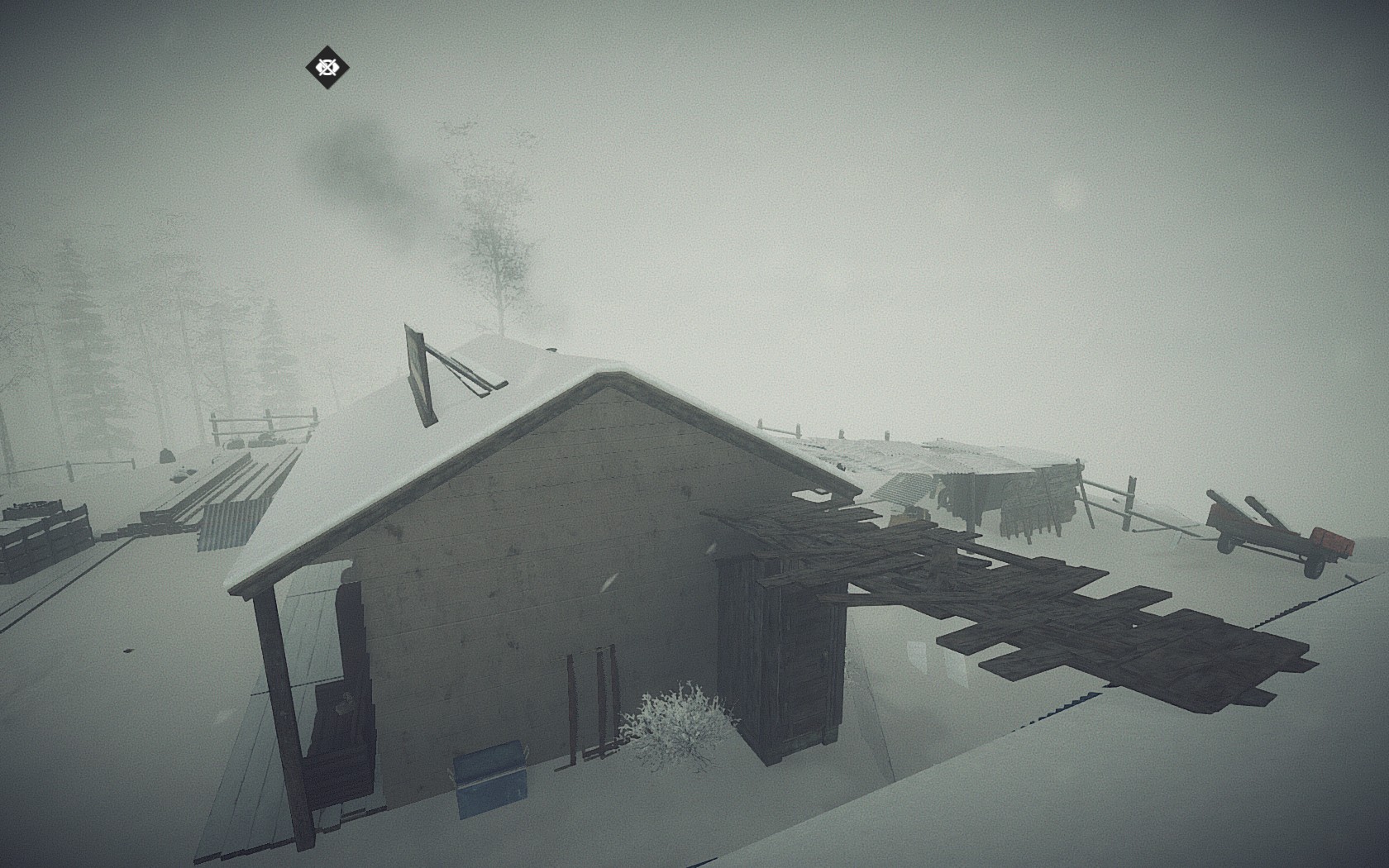This screenshot has height=868, width=1389.
Task: Click the crossed-out eye diamond marker
Action: [327, 67]
